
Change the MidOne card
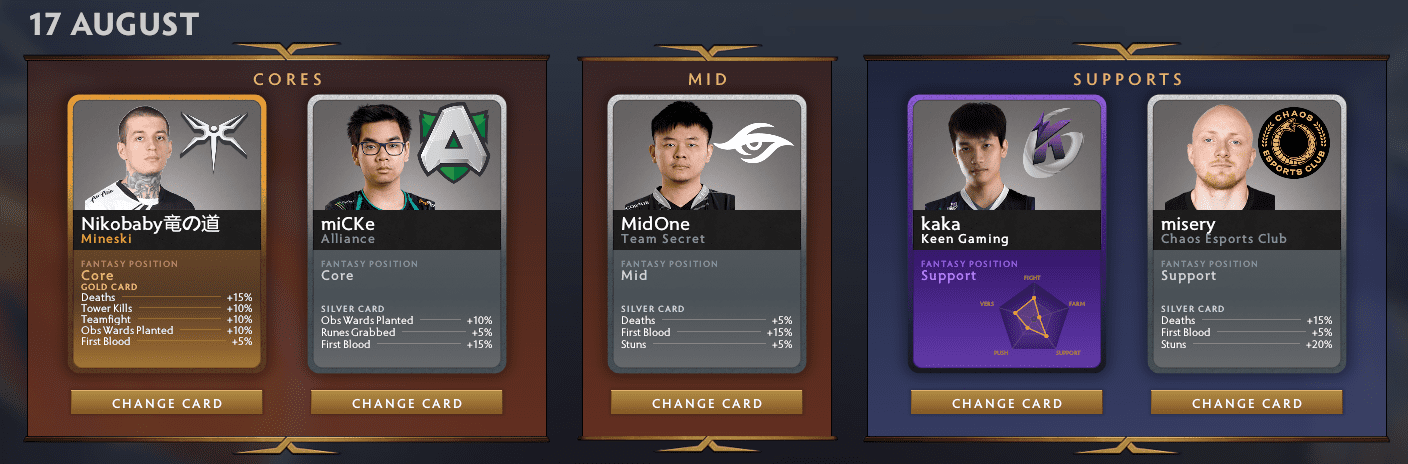(x=707, y=403)
